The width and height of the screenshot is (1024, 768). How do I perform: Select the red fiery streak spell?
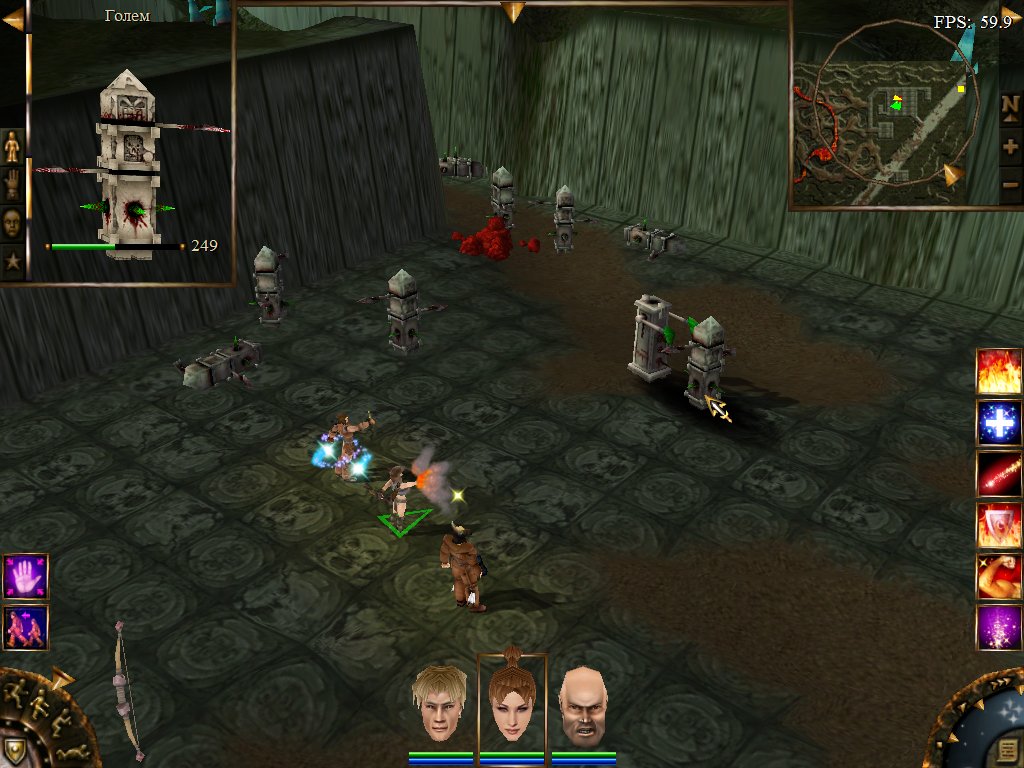pyautogui.click(x=999, y=474)
